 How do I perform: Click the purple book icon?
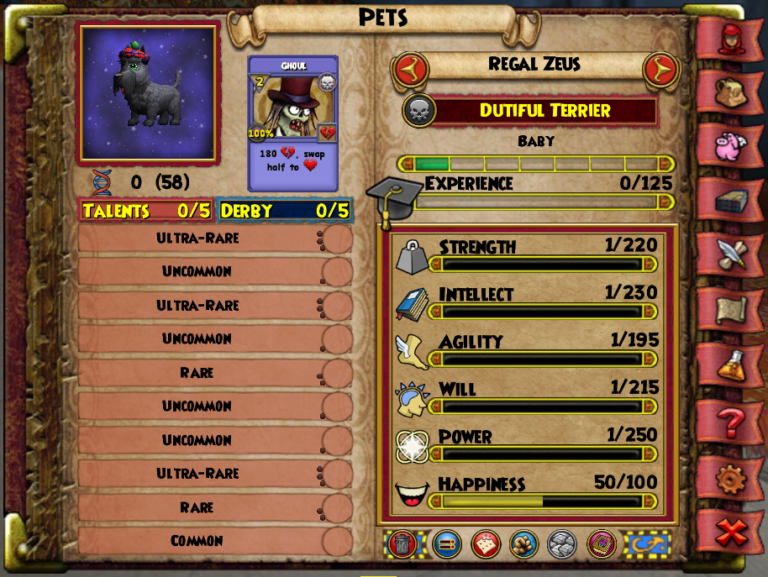[x=601, y=543]
